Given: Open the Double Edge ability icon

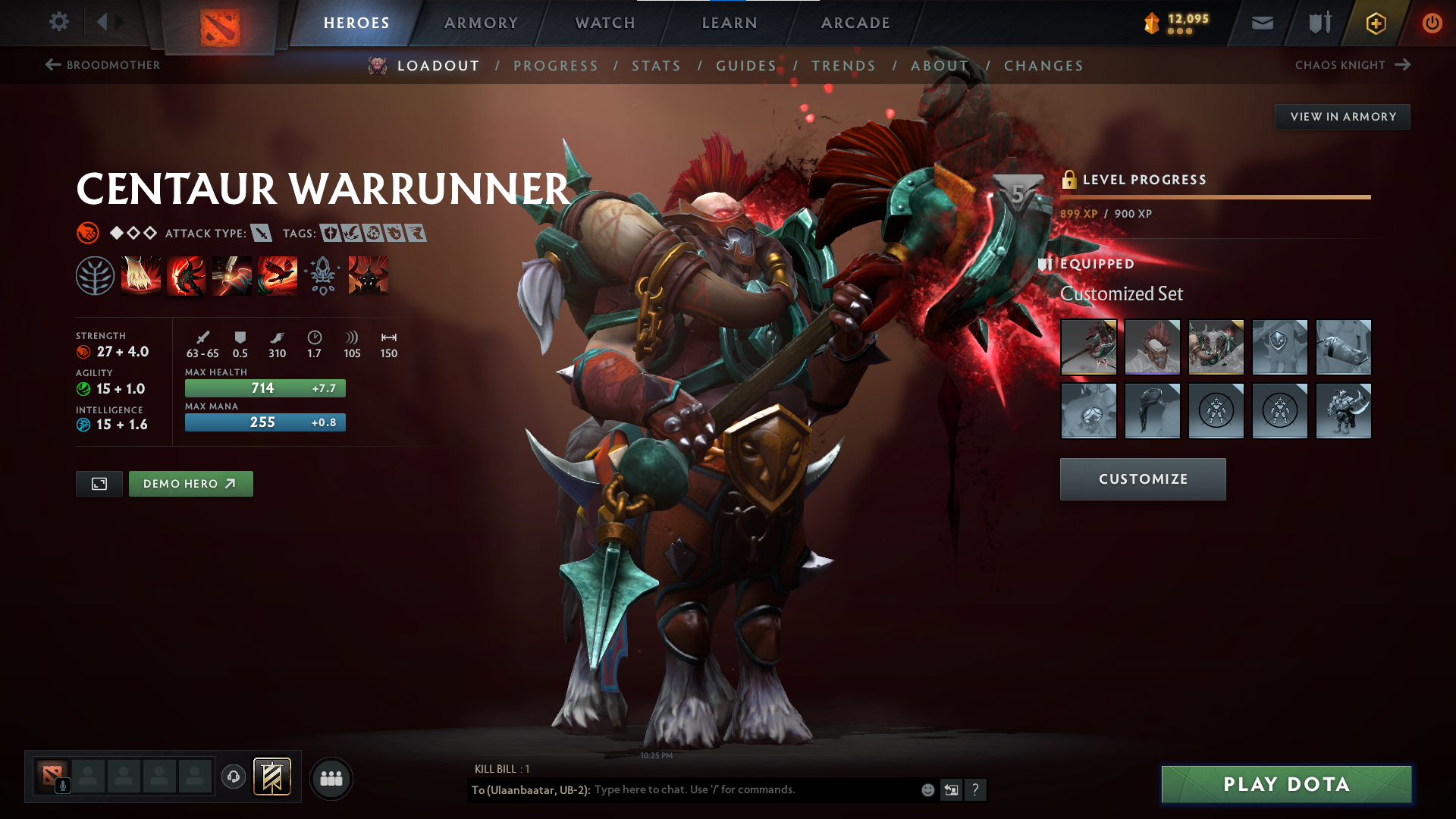Looking at the screenshot, I should 186,275.
